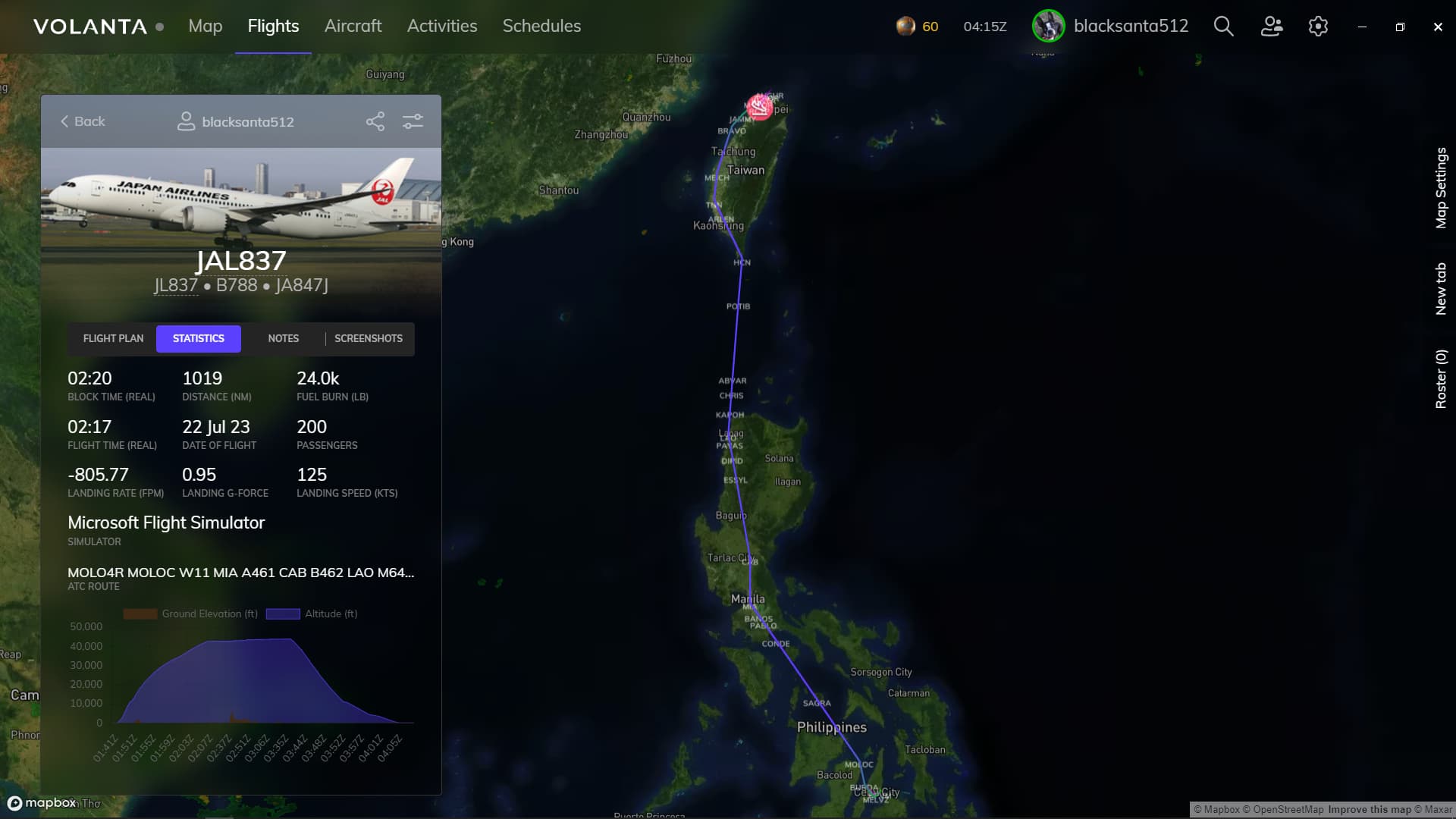Image resolution: width=1456 pixels, height=819 pixels.
Task: Open the Schedules menu
Action: tap(541, 26)
